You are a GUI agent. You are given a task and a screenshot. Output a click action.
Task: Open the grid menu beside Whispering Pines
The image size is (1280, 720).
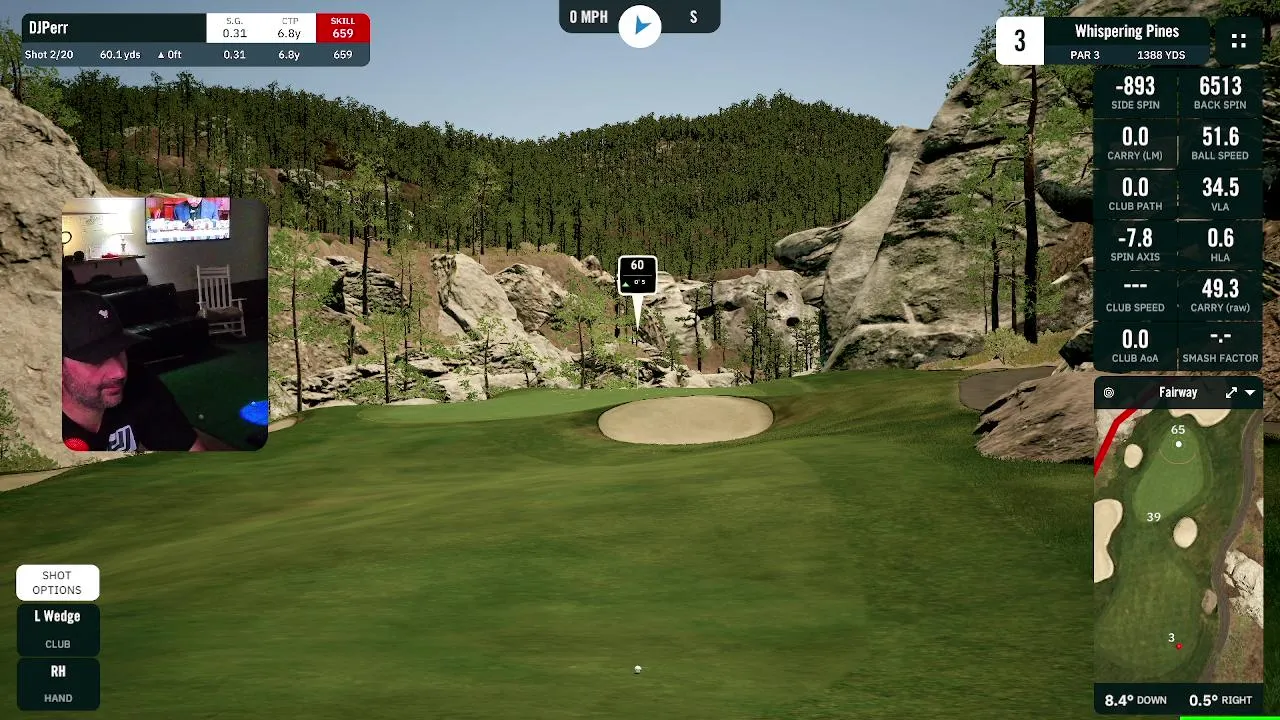point(1238,41)
